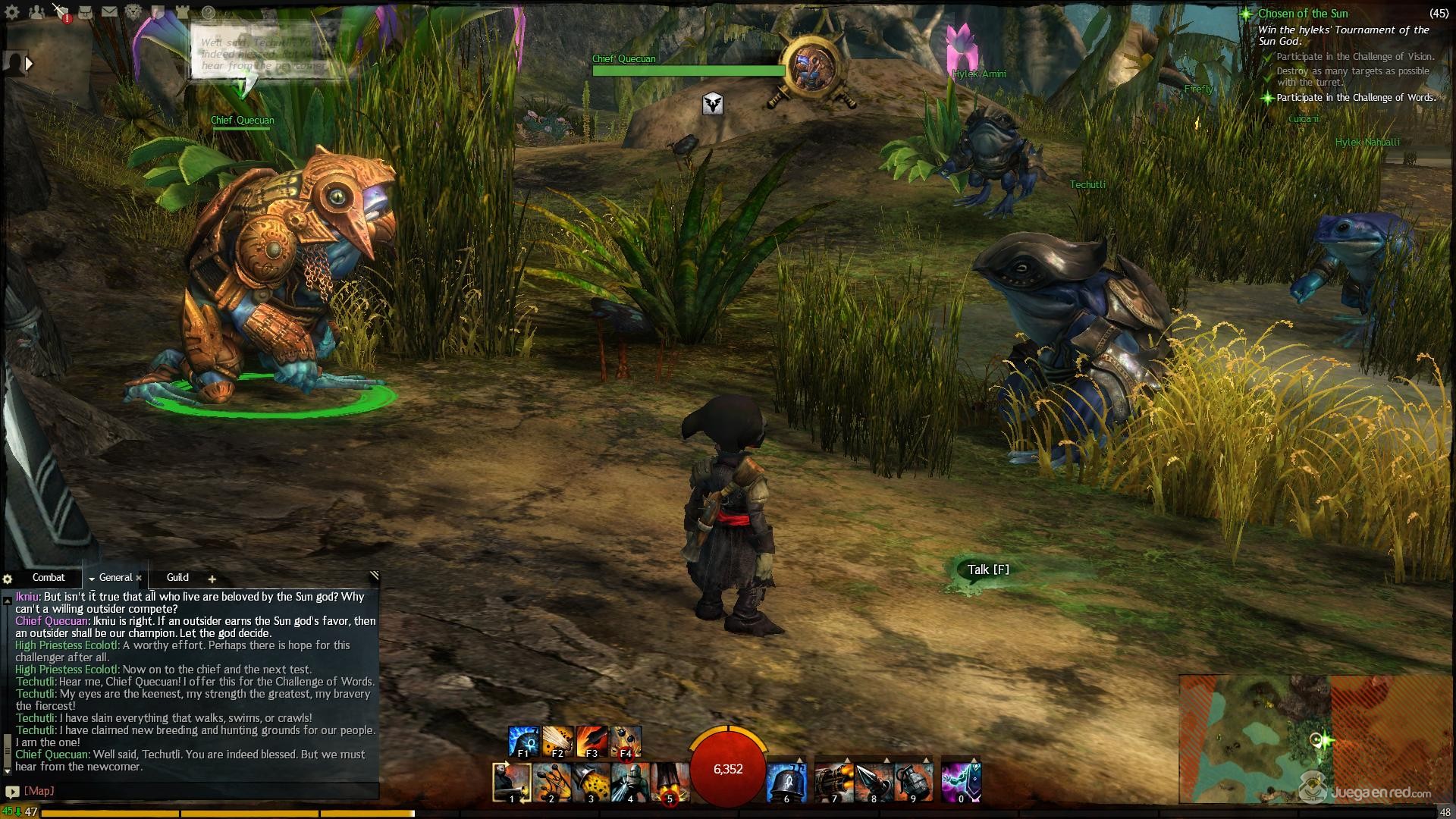Open the inventory bag icon

pyautogui.click(x=85, y=12)
